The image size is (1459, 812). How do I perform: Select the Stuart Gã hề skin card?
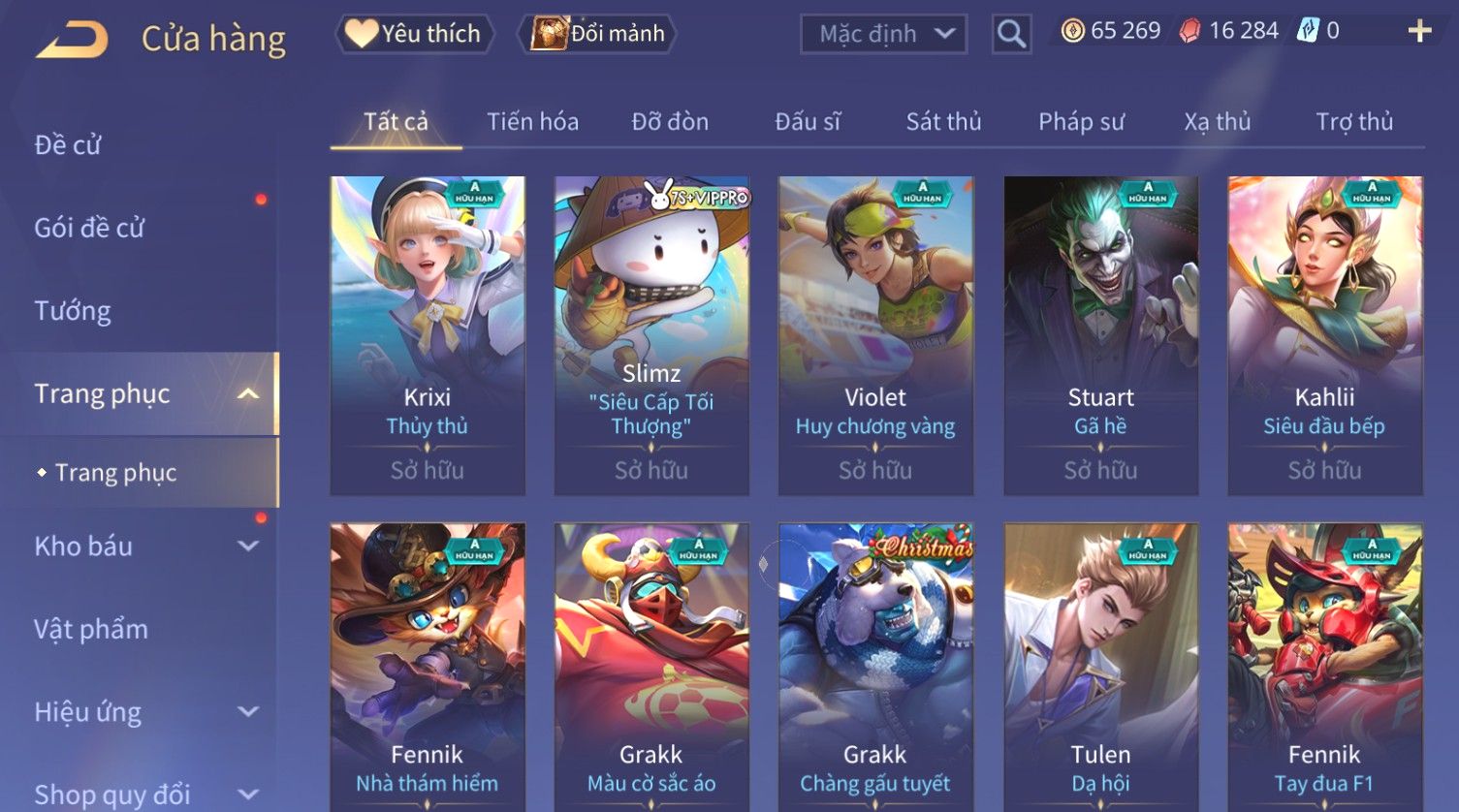(1100, 334)
